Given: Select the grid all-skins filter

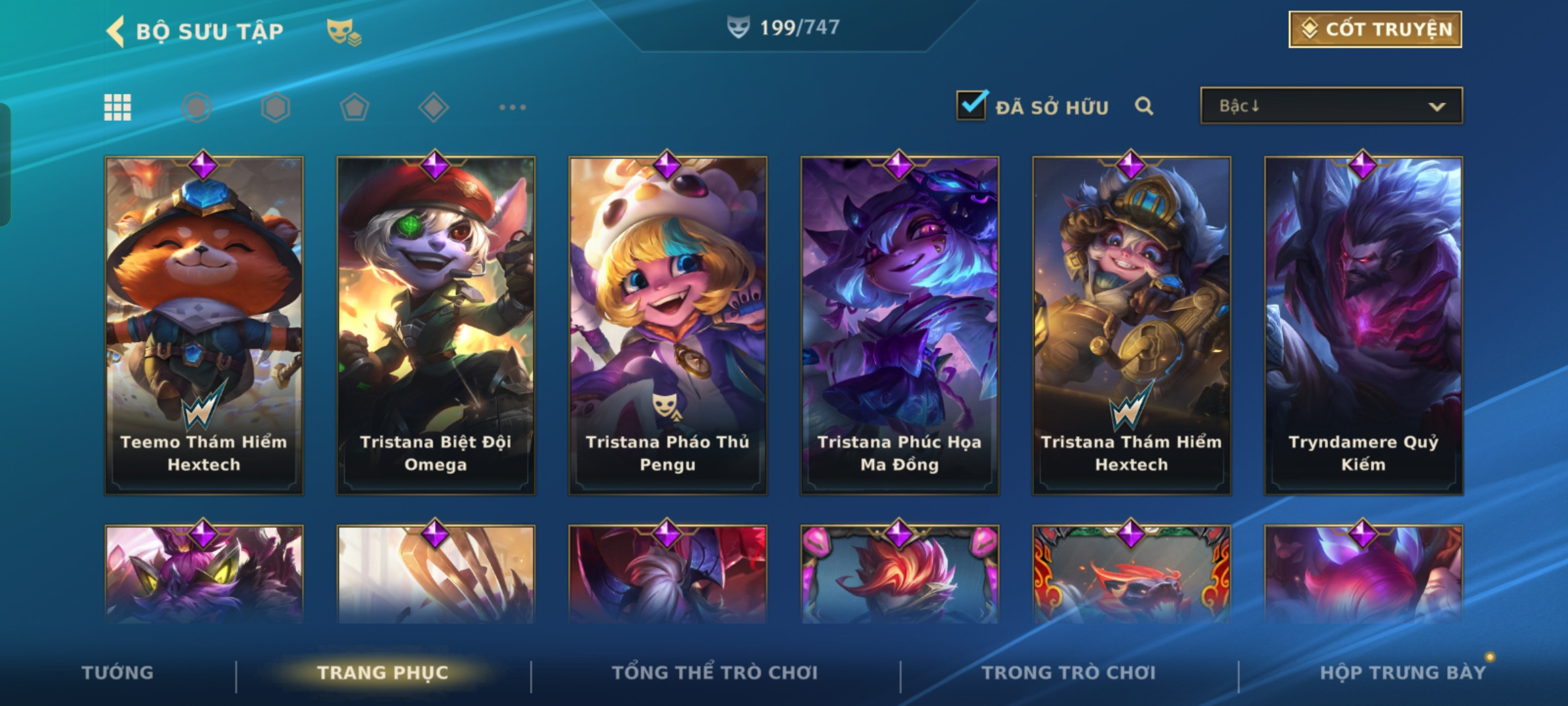Looking at the screenshot, I should click(118, 107).
